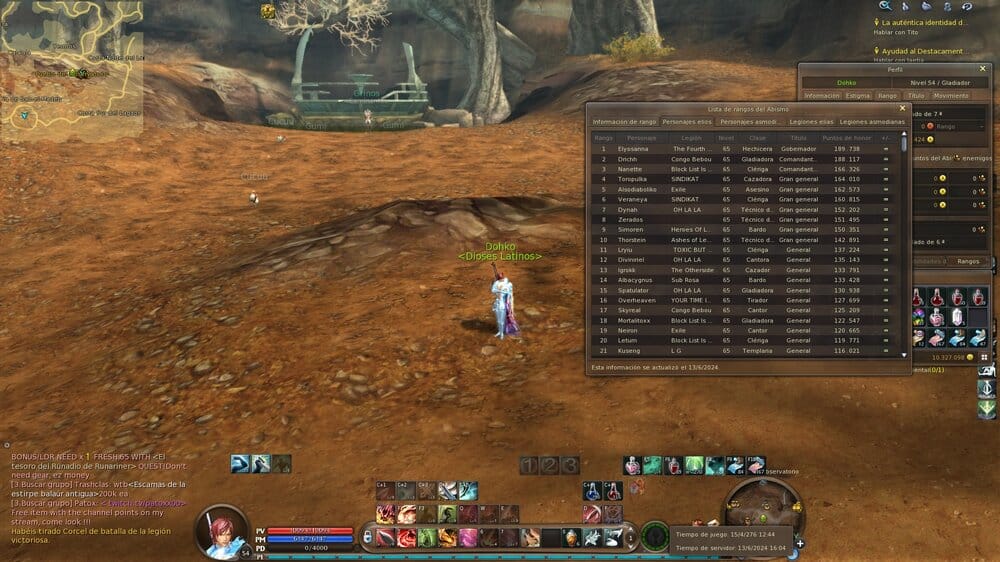Open the Legiones elias ranking tab

[x=808, y=121]
